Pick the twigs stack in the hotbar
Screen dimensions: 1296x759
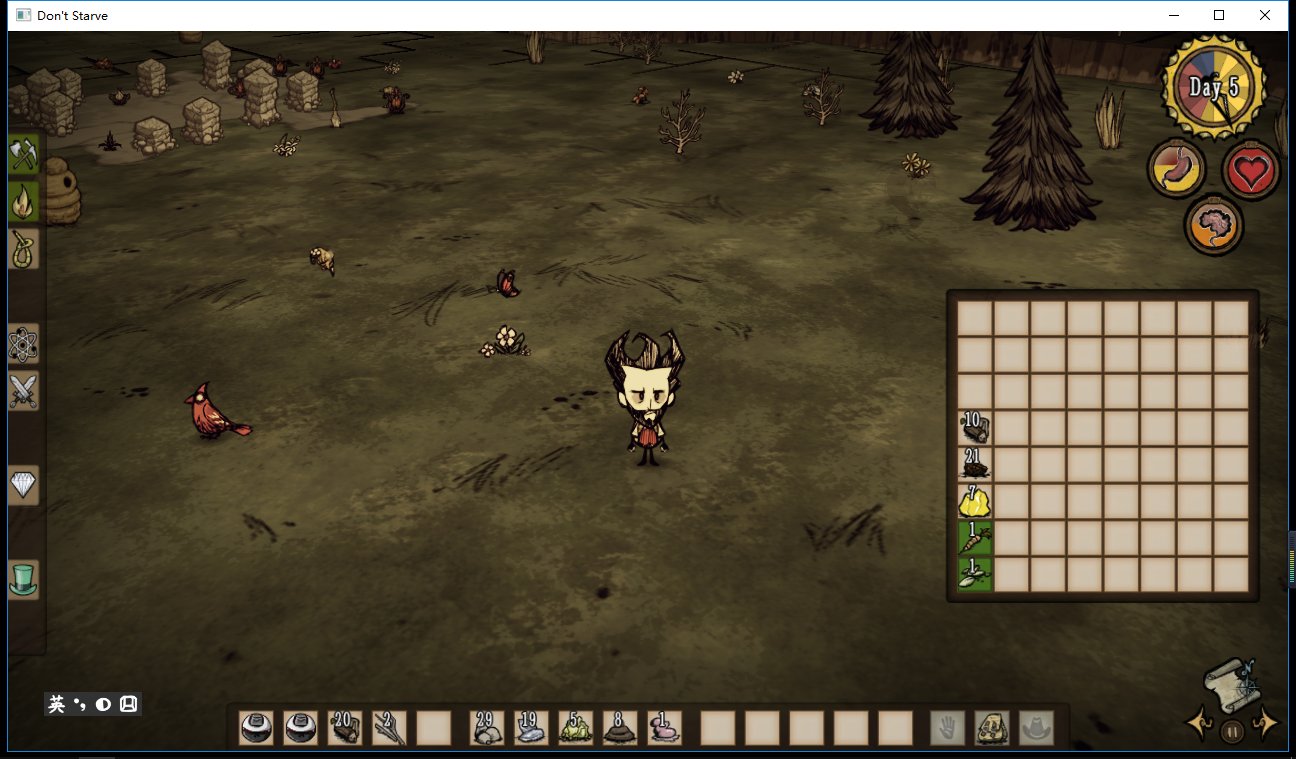coord(389,728)
